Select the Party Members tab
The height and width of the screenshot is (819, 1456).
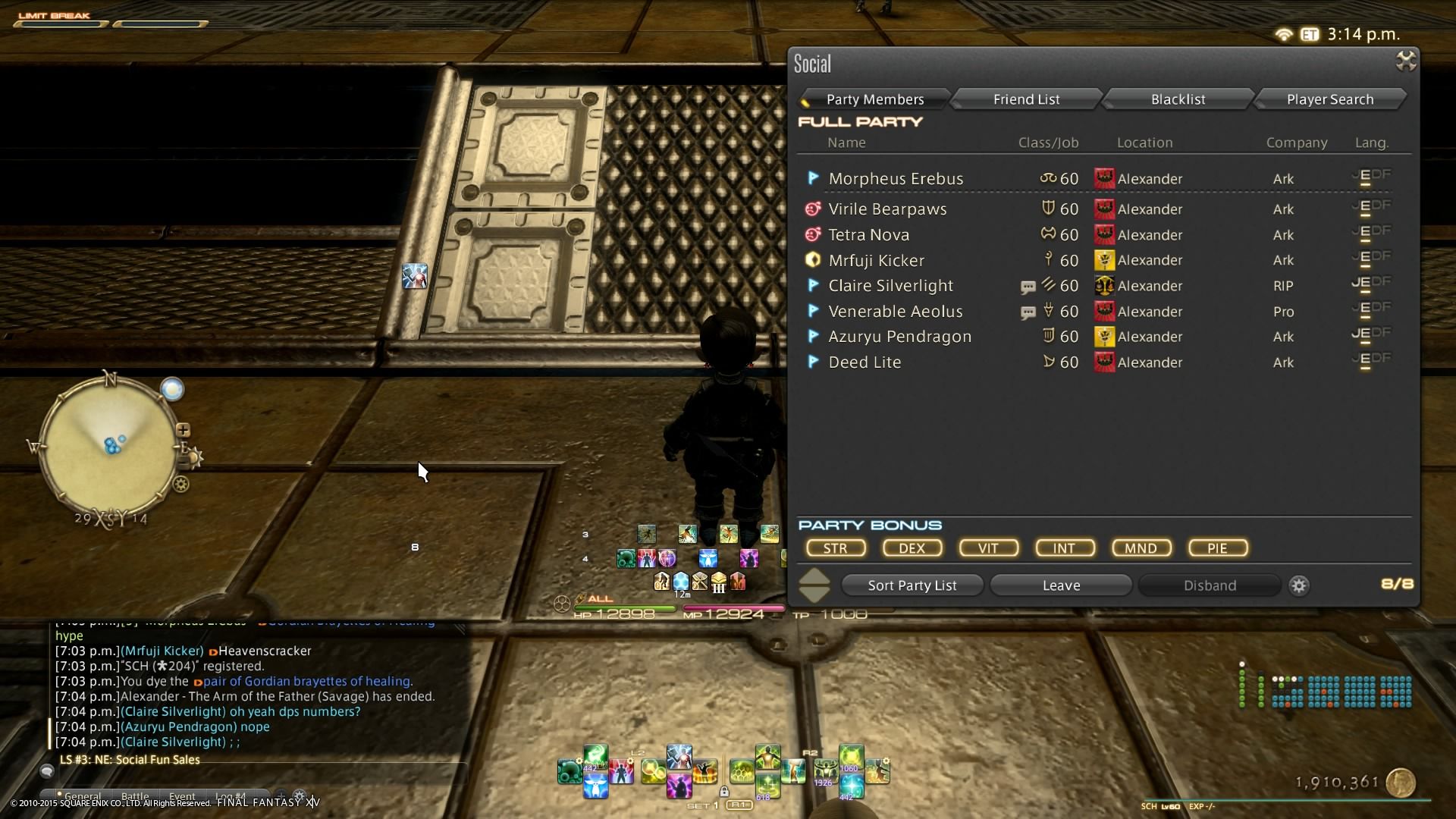pyautogui.click(x=874, y=99)
